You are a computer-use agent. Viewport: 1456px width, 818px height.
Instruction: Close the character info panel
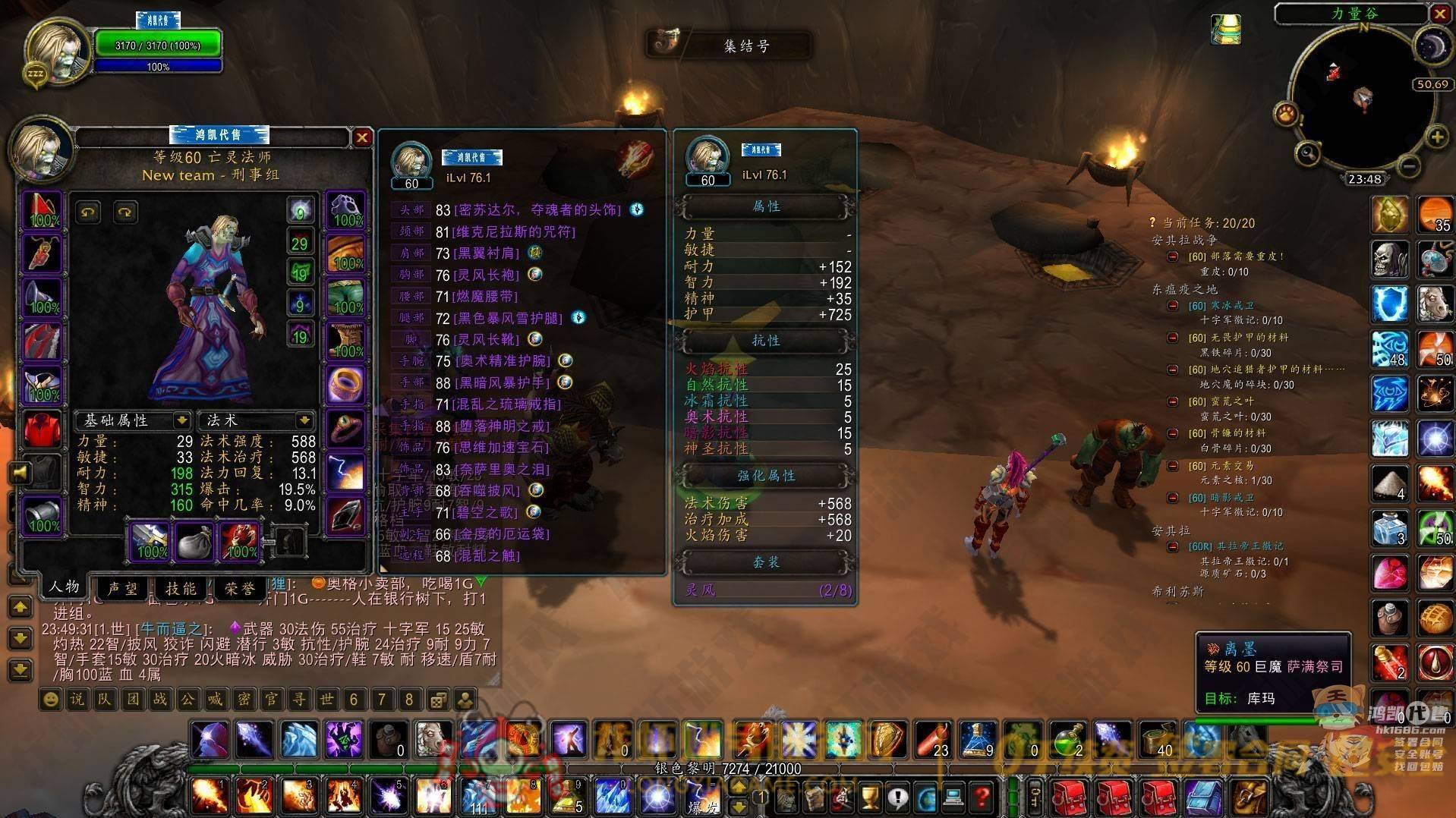pos(361,137)
